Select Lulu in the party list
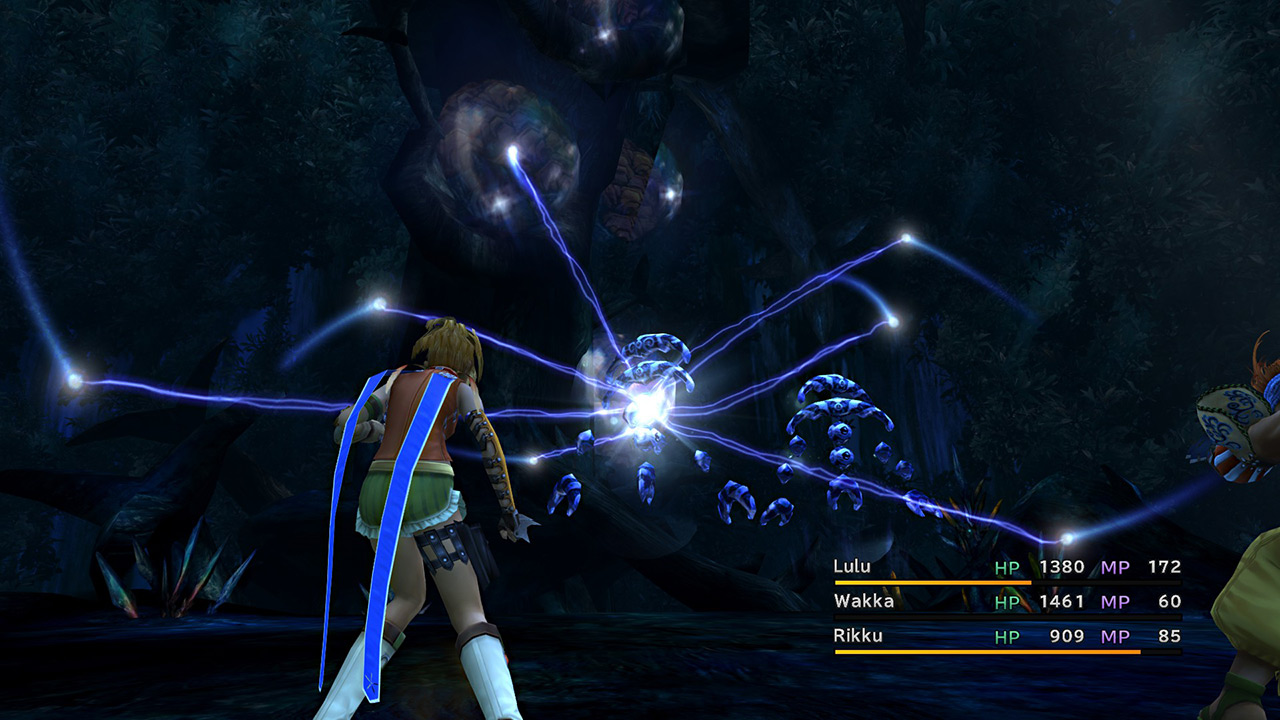The width and height of the screenshot is (1280, 720). click(x=852, y=567)
